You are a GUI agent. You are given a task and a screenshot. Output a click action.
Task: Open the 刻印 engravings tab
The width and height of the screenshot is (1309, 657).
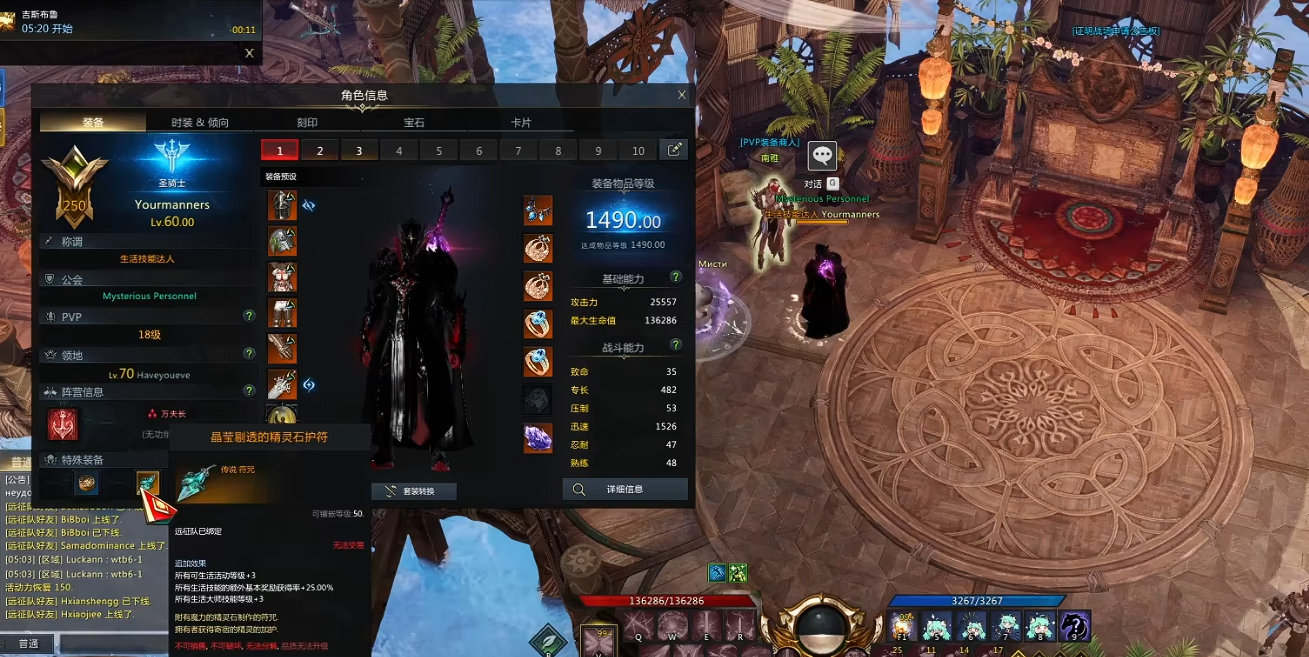tap(307, 122)
